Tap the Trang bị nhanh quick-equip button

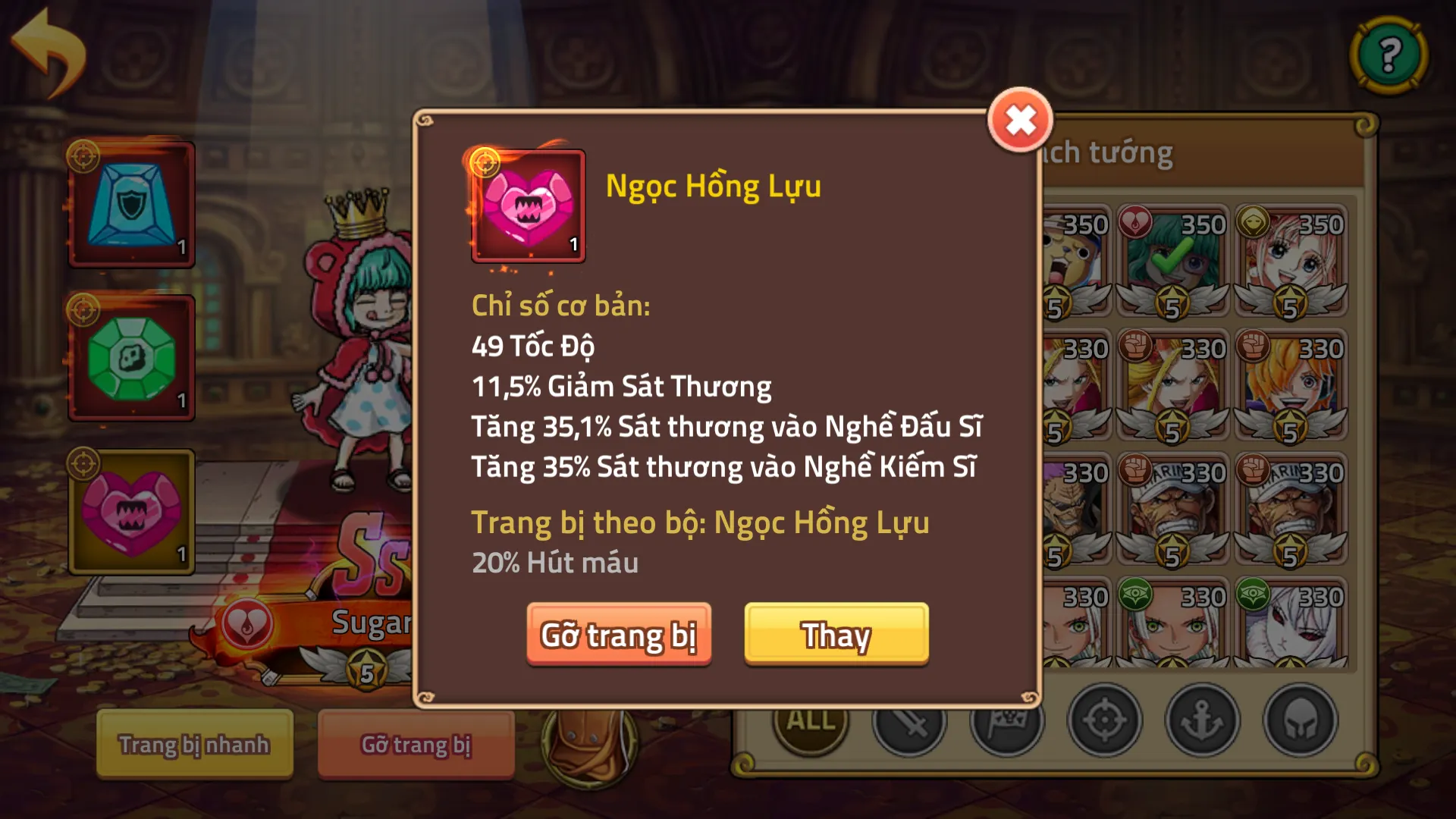194,745
